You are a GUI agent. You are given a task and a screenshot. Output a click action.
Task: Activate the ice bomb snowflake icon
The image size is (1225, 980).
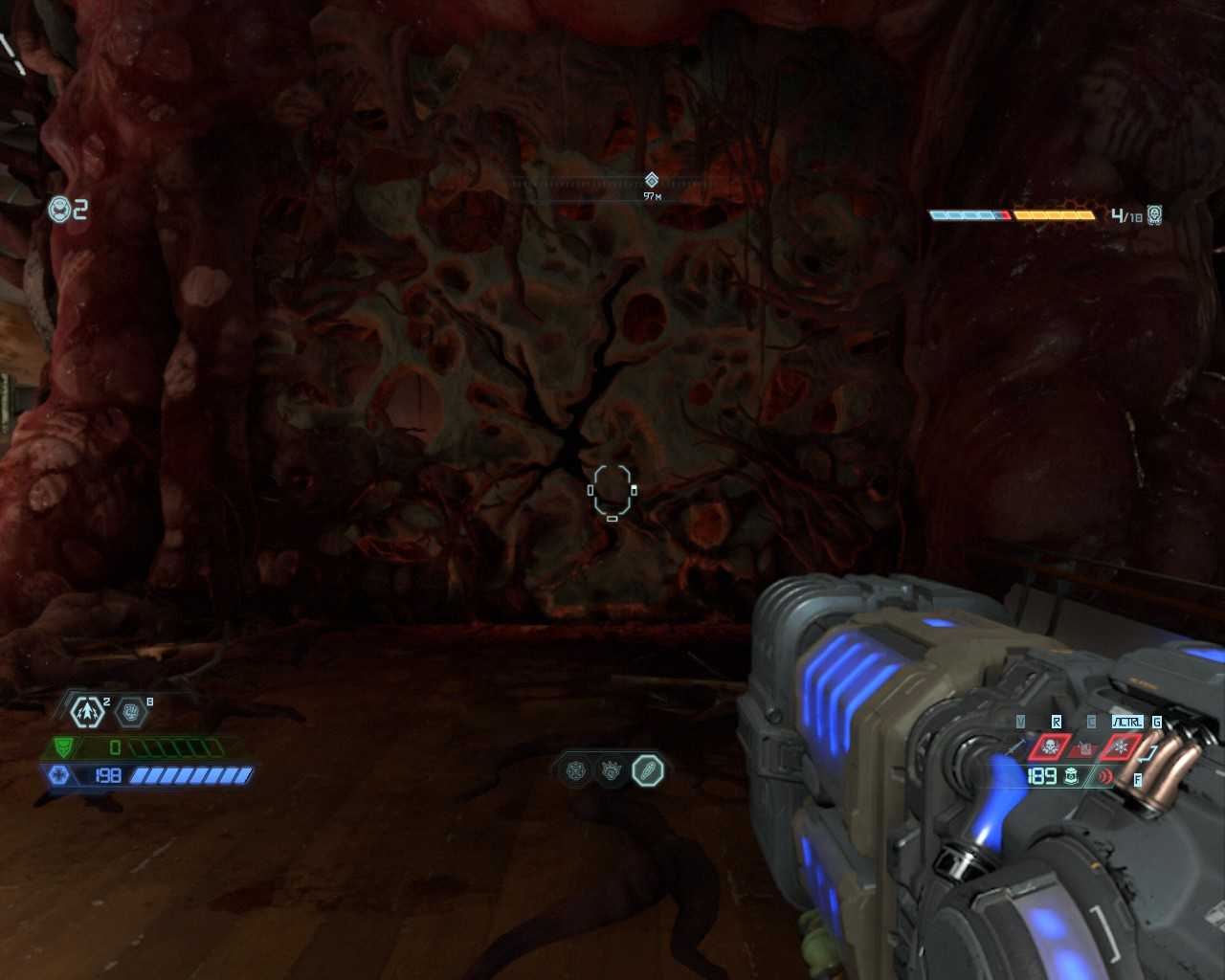tap(1120, 746)
